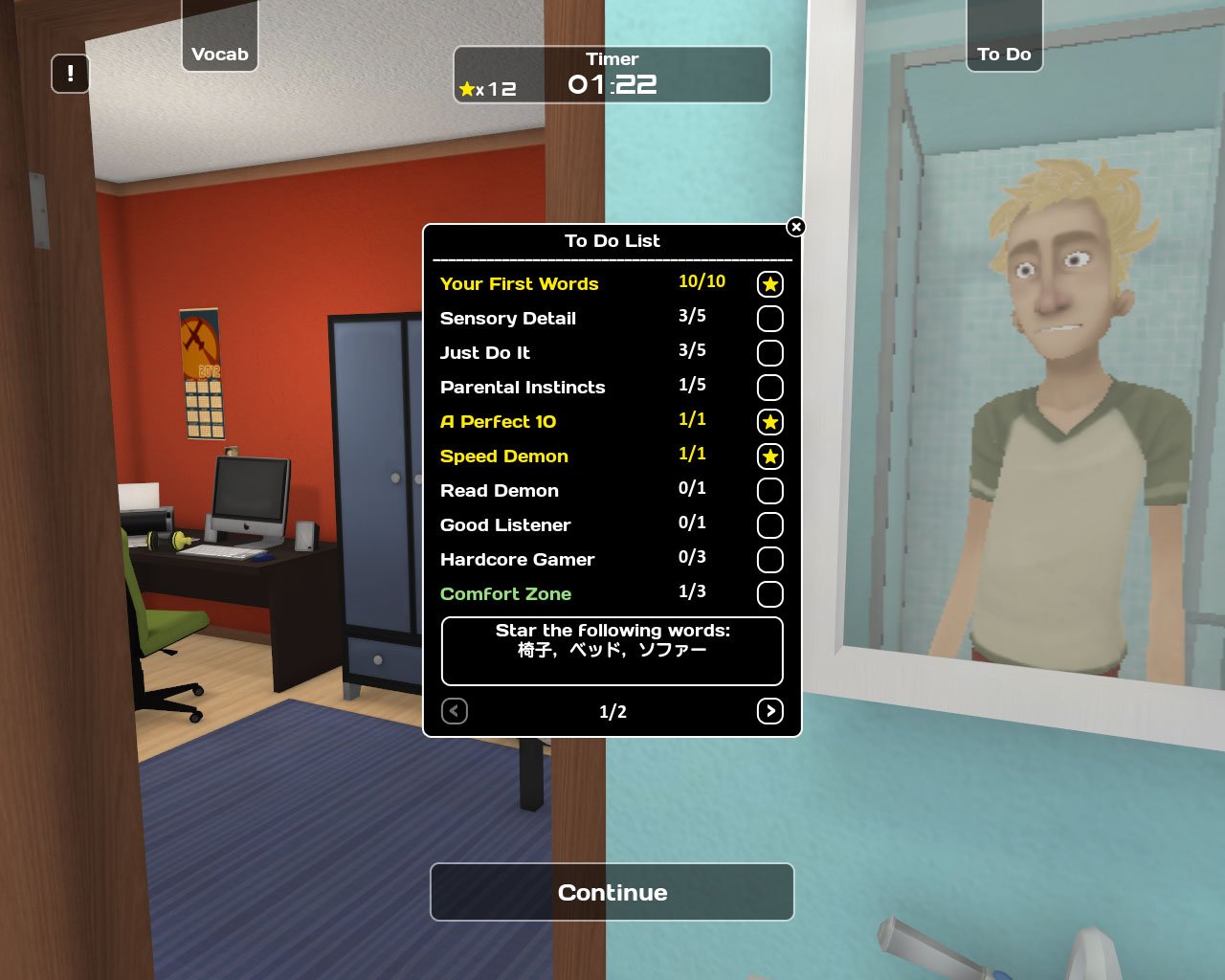Image resolution: width=1225 pixels, height=980 pixels.
Task: Click the exclamation alert icon top-left
Action: tap(70, 73)
